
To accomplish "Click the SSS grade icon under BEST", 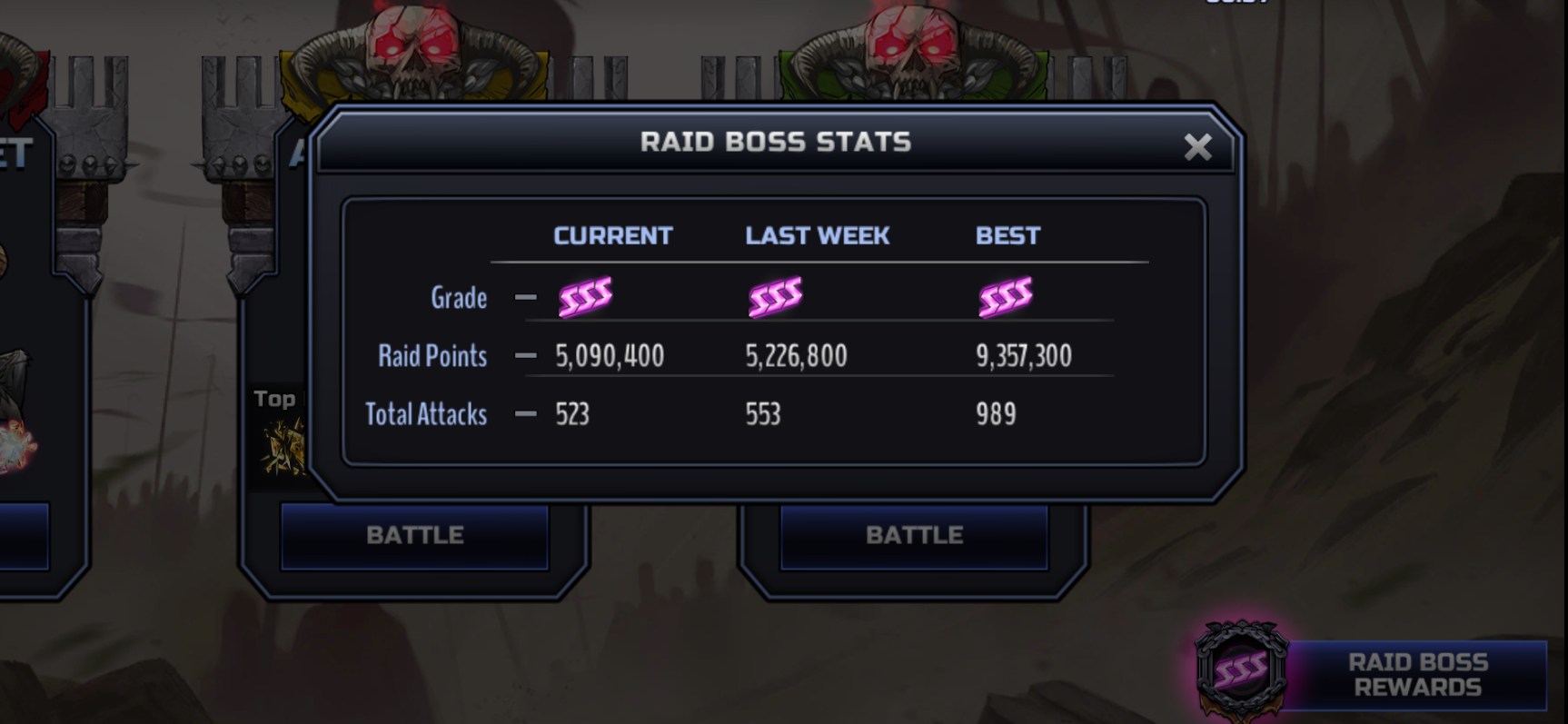I will coord(1005,295).
